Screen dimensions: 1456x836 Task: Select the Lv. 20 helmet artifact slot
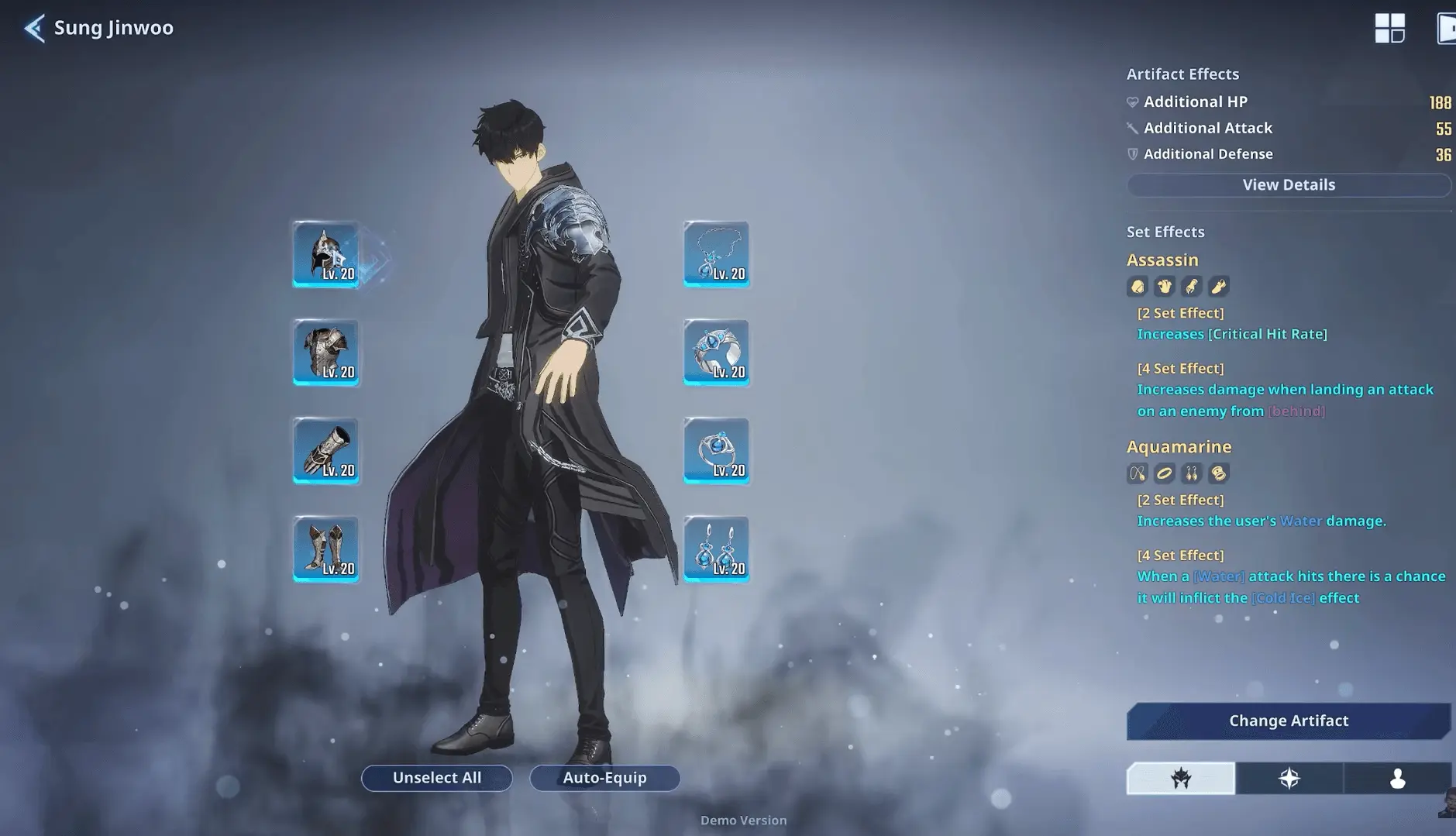tap(325, 256)
